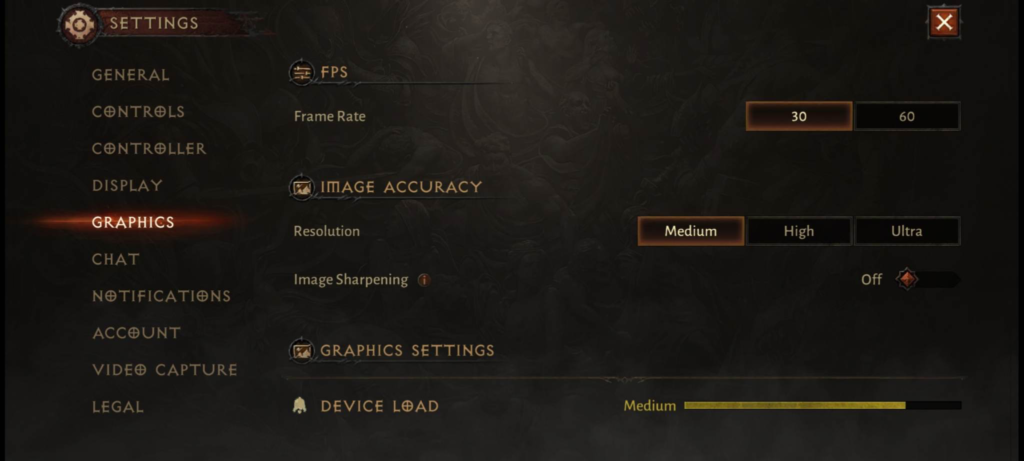Screen dimensions: 1024x461
Task: Choose Ultra Resolution
Action: click(907, 231)
